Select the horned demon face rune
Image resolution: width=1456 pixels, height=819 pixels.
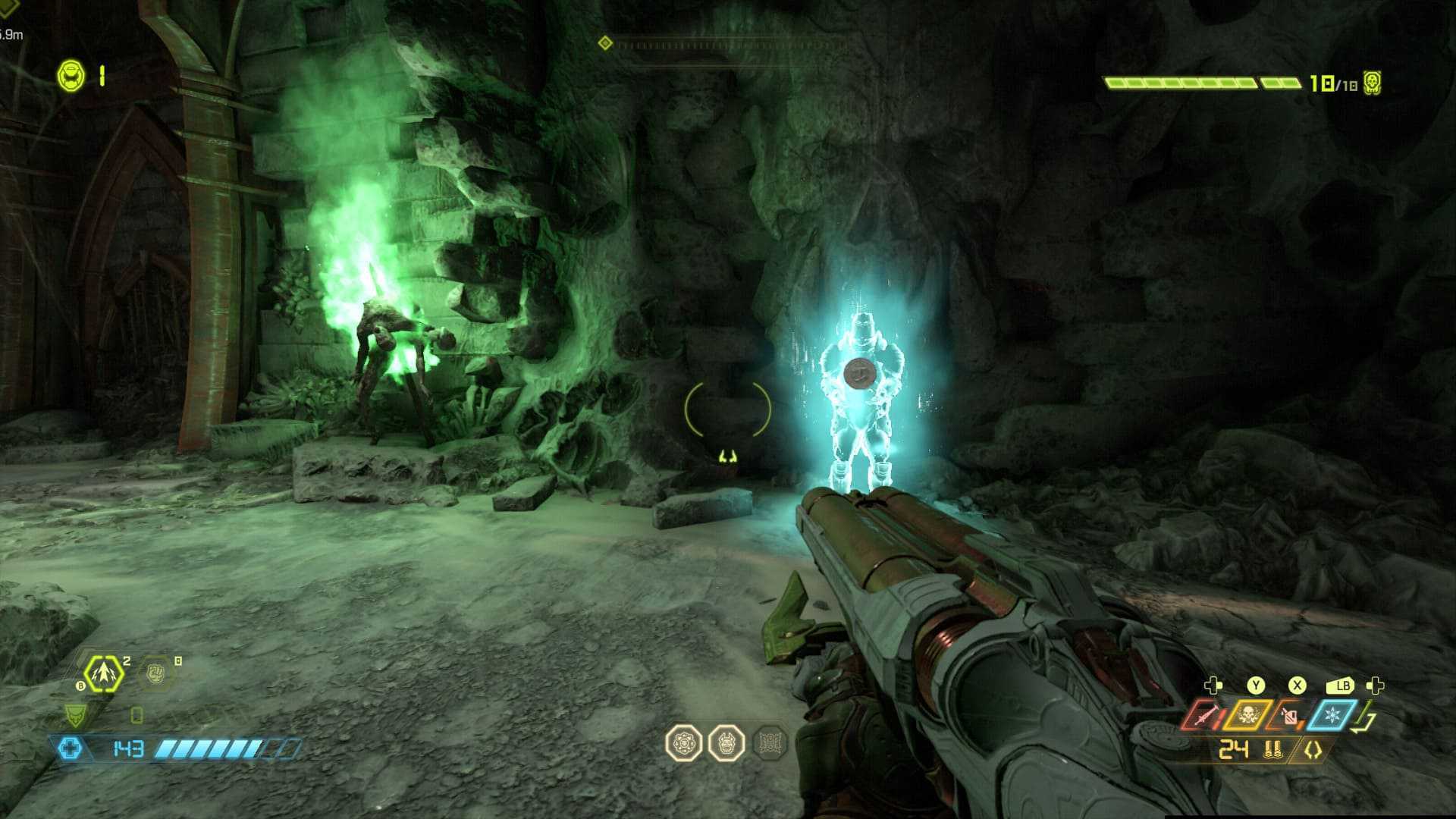(726, 743)
